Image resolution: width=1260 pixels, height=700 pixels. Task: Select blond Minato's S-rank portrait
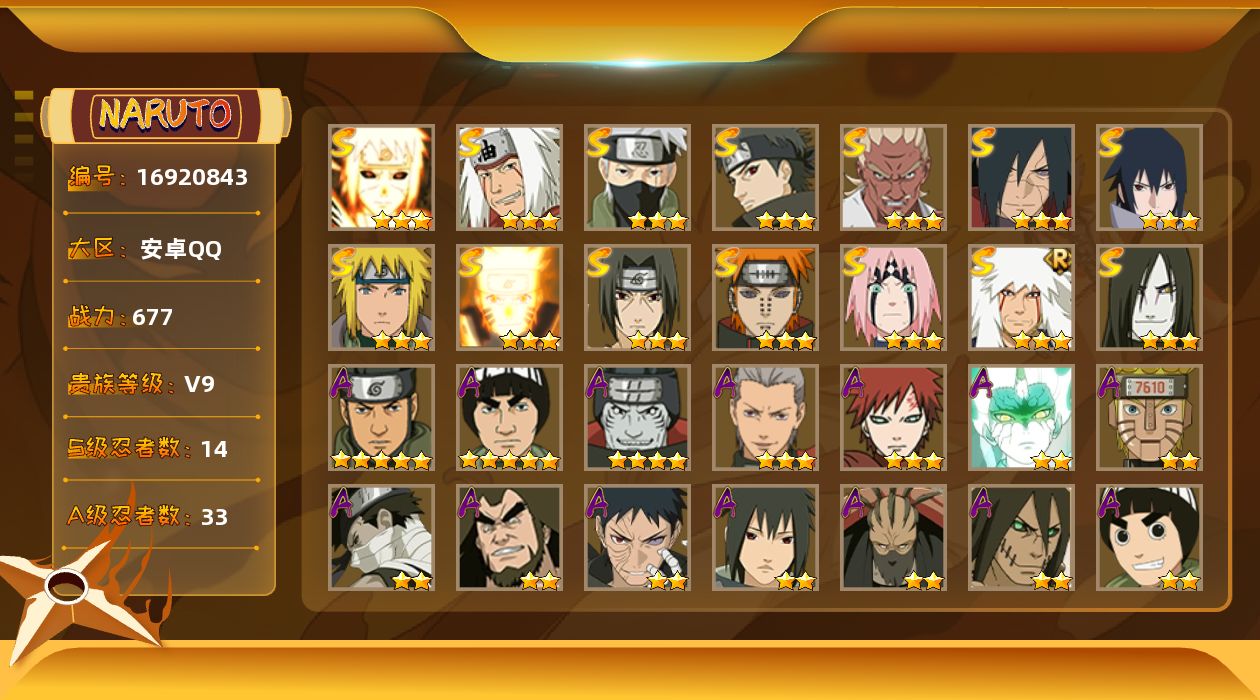382,298
